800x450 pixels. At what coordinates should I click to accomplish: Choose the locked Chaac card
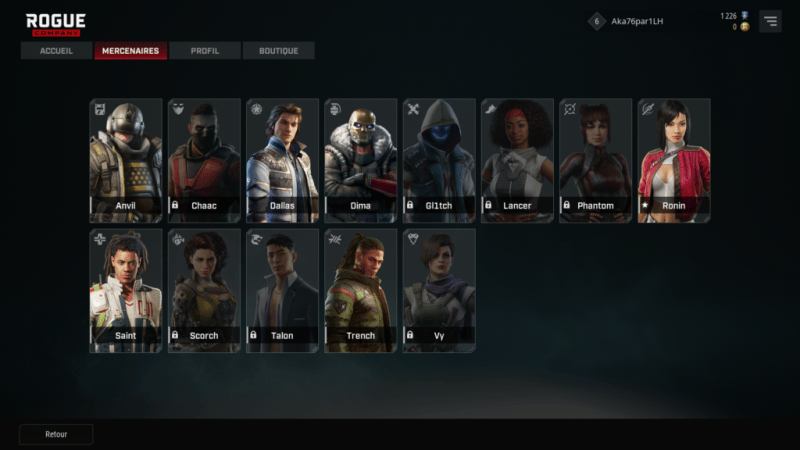(204, 160)
